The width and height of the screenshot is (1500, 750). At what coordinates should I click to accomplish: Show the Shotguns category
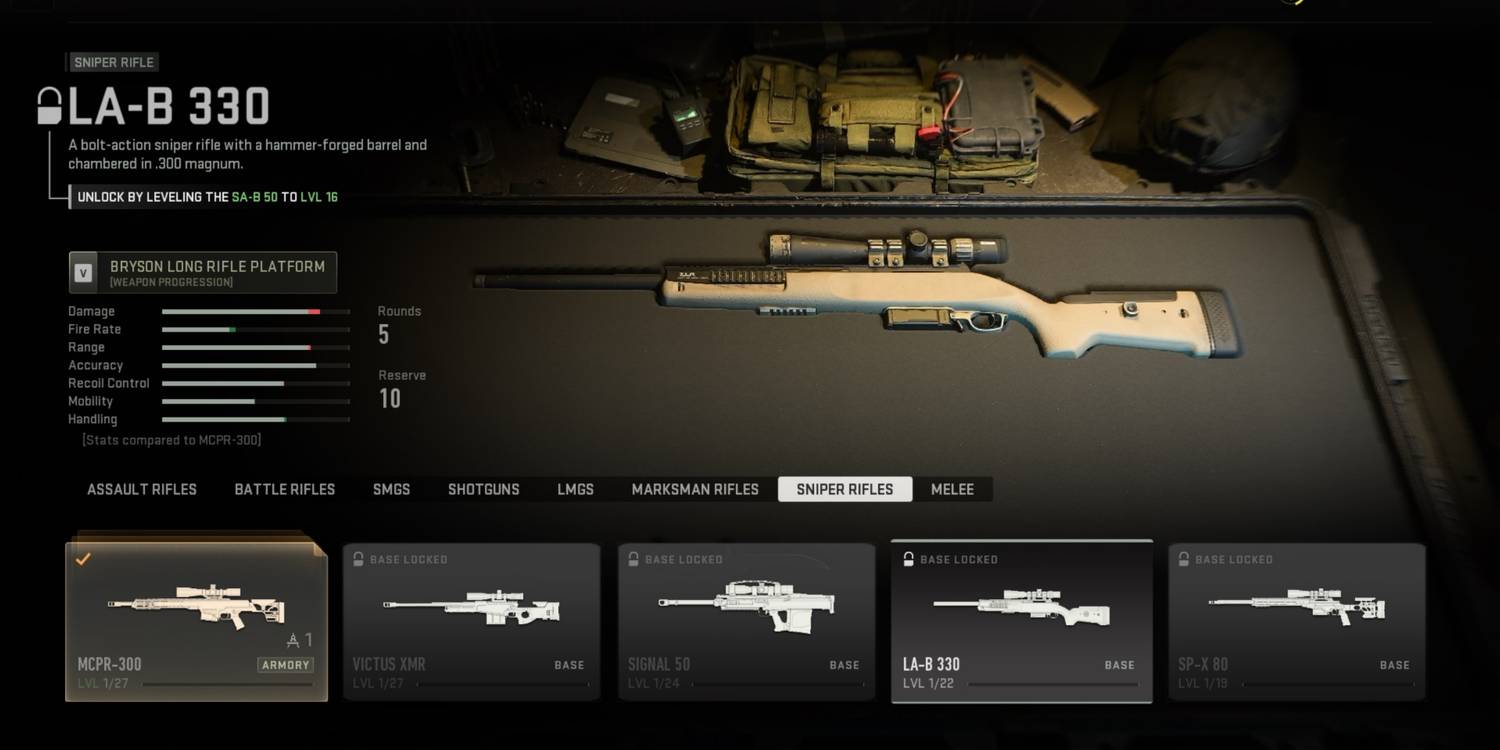tap(483, 489)
